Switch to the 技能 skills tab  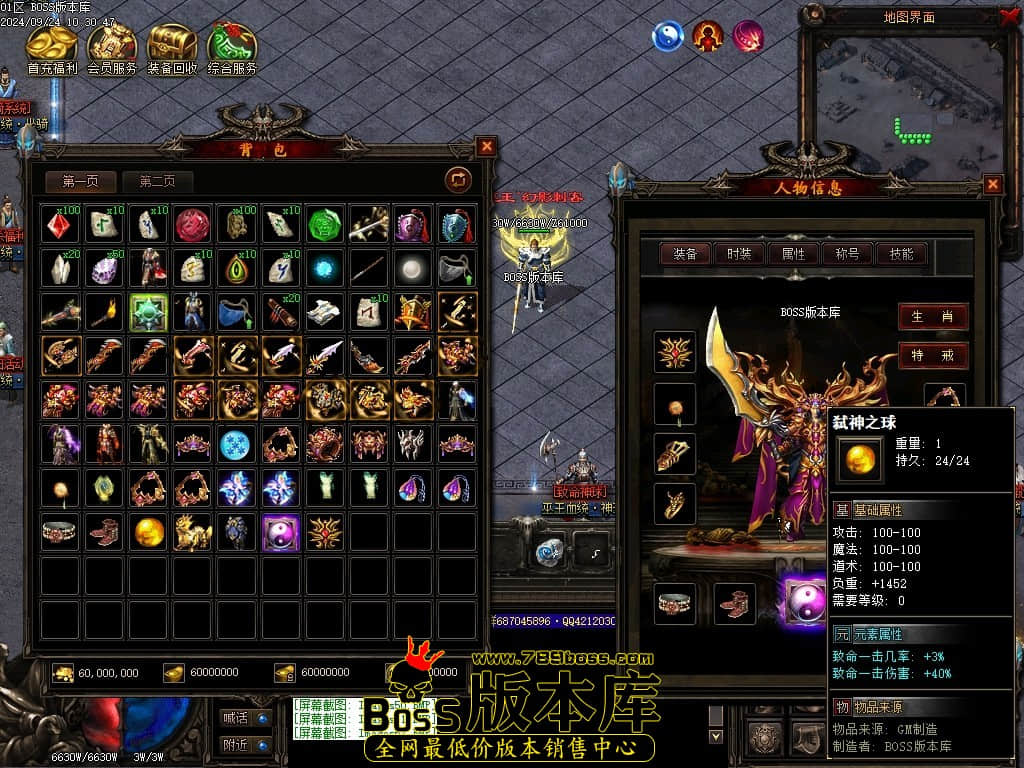click(901, 254)
